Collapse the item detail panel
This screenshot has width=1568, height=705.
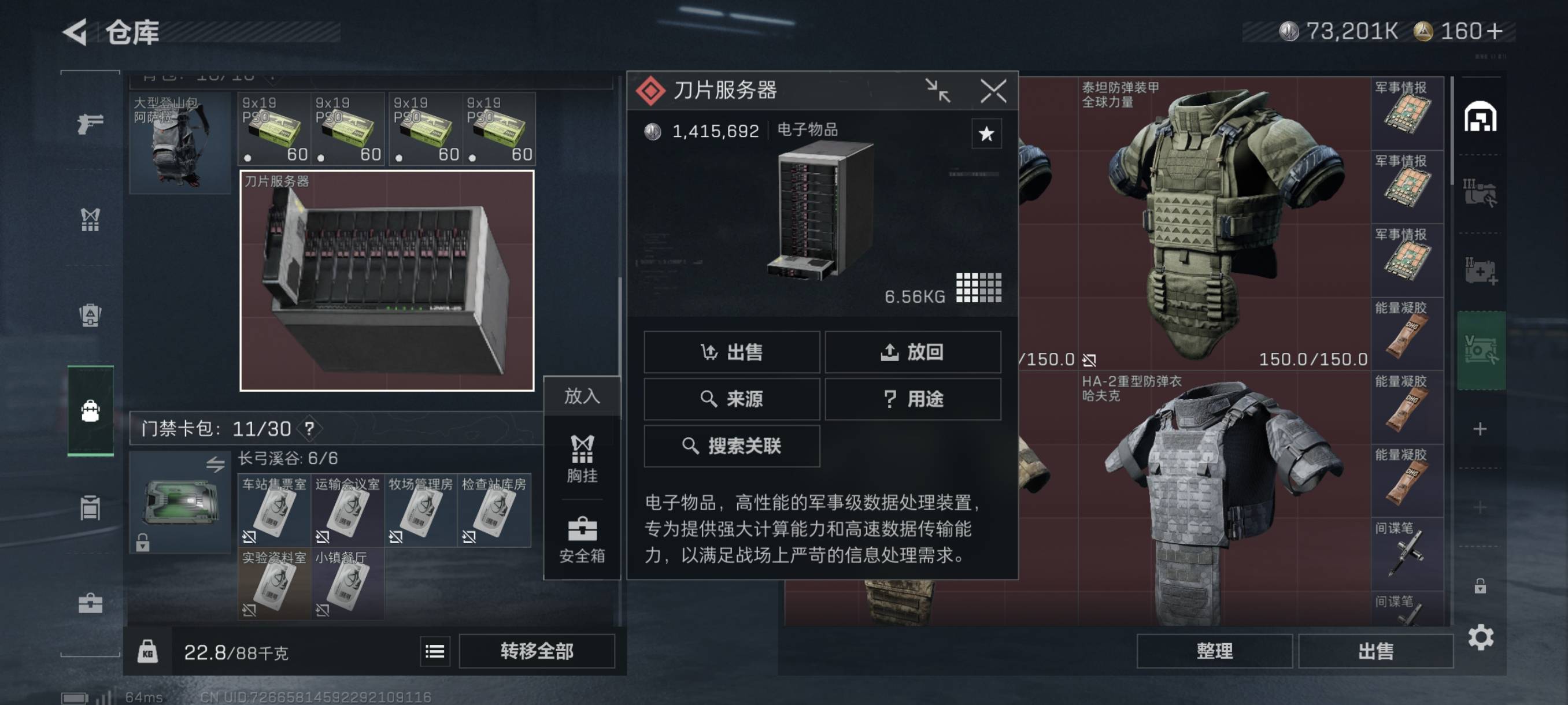point(937,91)
